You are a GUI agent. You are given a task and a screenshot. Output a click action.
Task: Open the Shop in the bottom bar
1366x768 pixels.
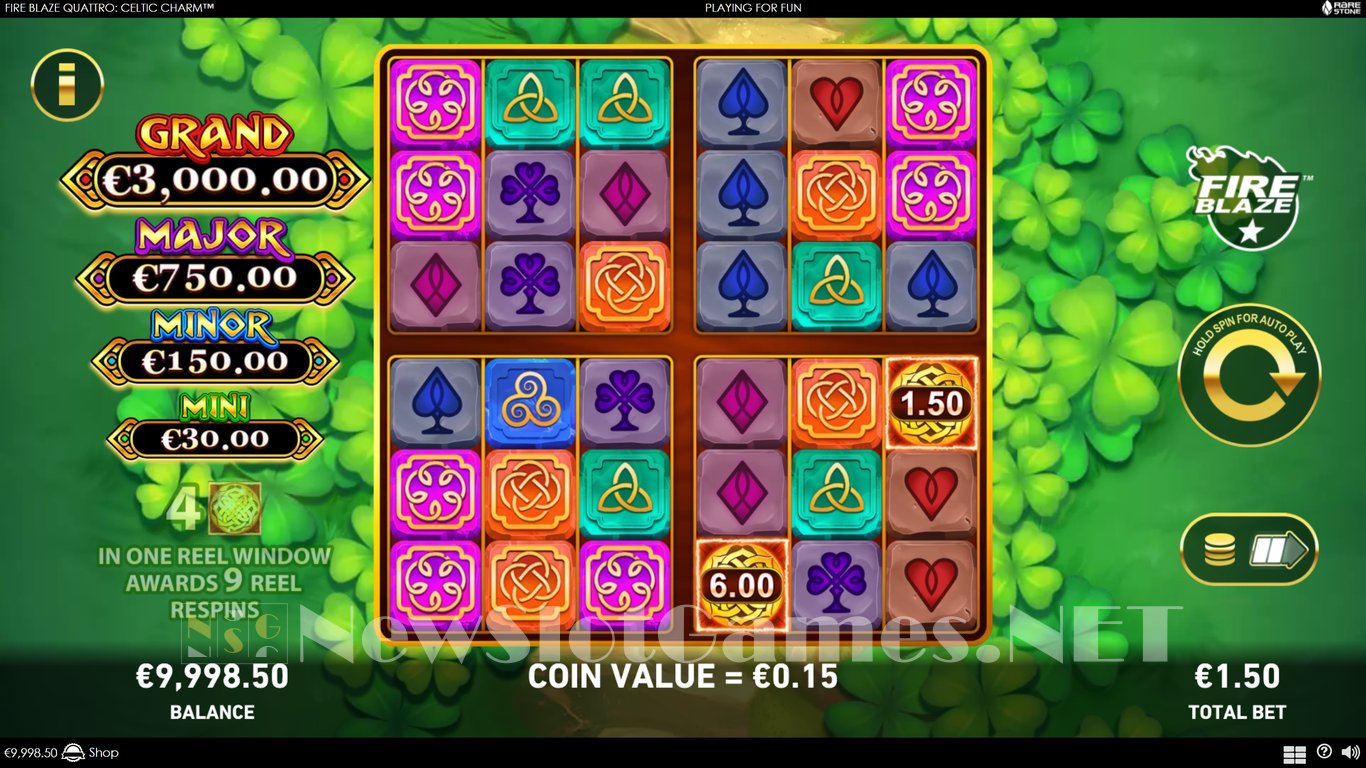pos(103,753)
